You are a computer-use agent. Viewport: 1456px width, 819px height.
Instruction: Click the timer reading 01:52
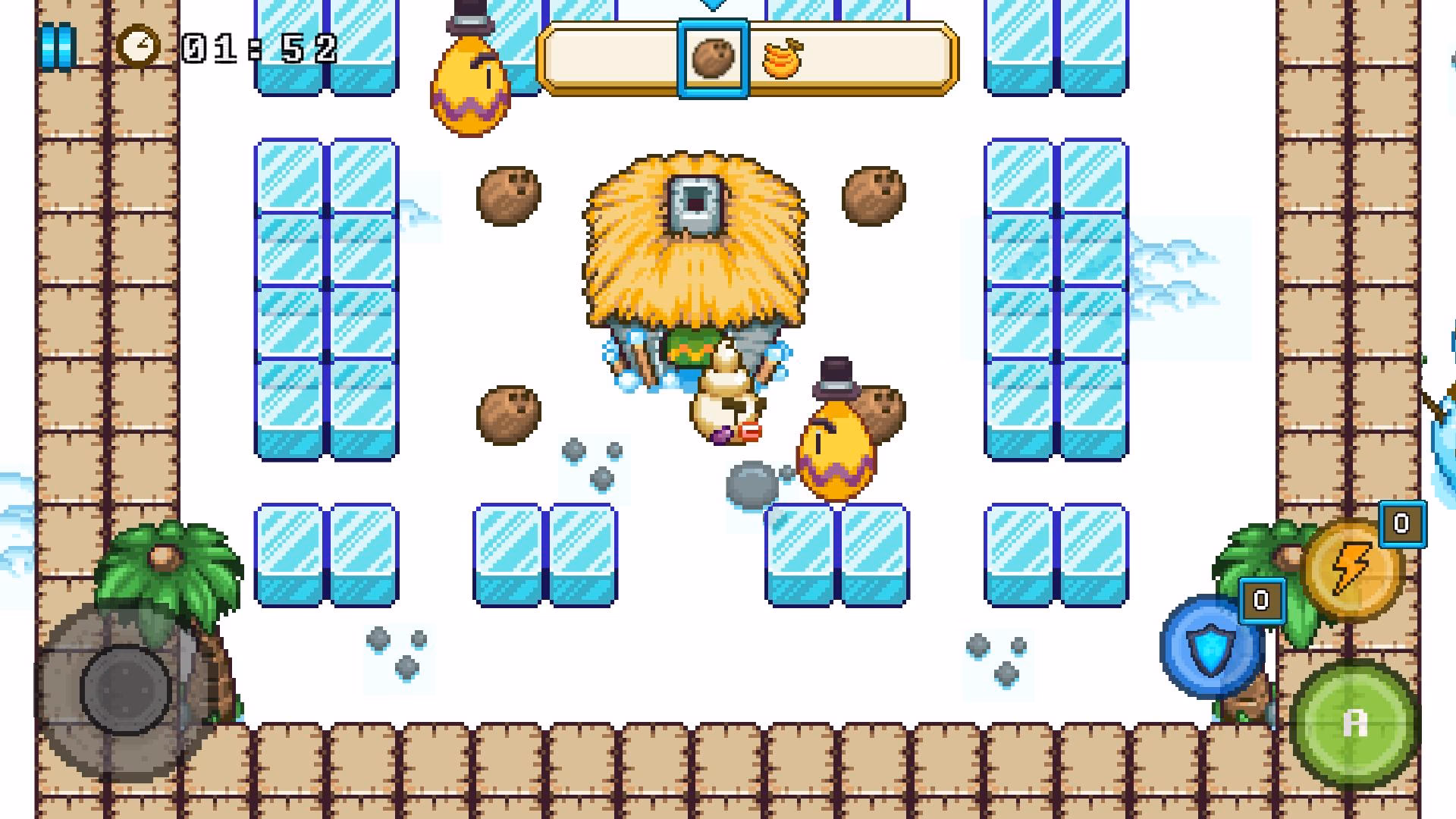click(x=258, y=47)
